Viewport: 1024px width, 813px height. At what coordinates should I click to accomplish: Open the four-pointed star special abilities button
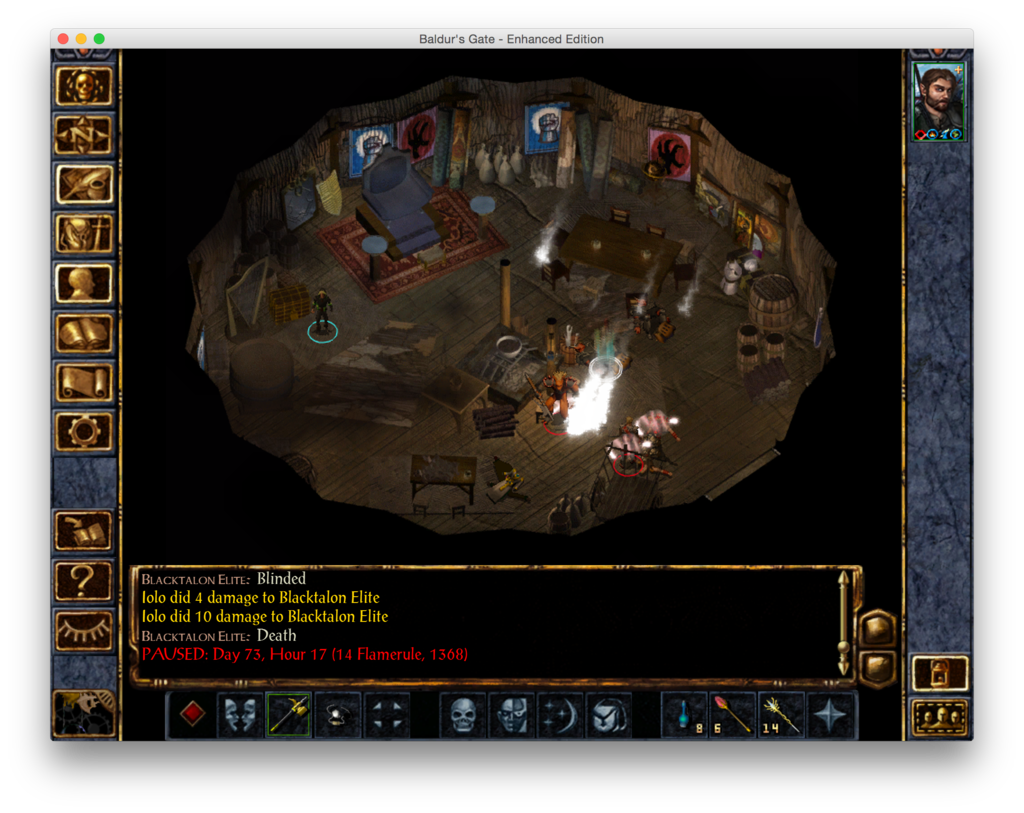coord(830,715)
